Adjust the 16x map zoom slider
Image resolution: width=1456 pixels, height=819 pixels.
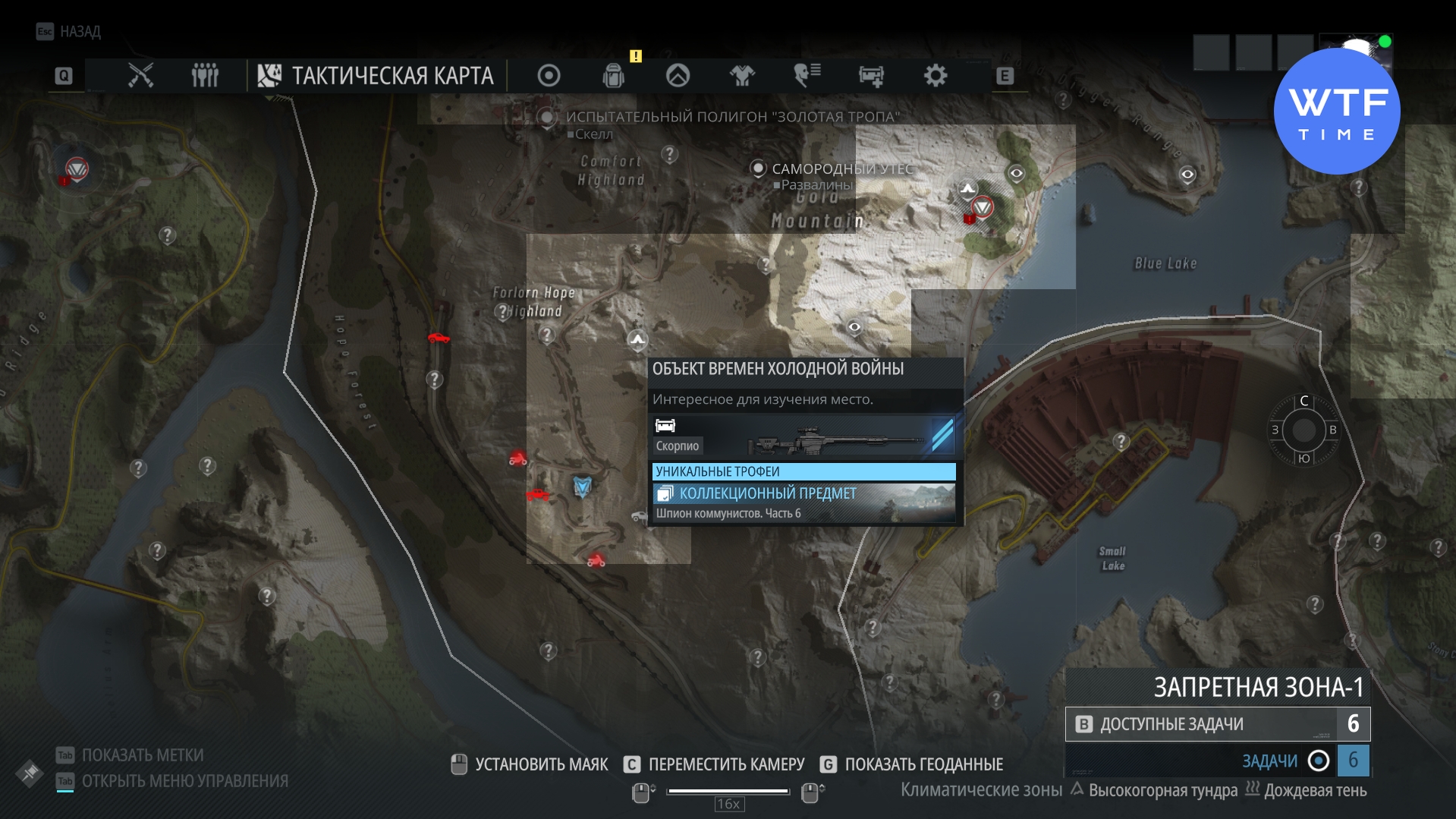pyautogui.click(x=728, y=792)
